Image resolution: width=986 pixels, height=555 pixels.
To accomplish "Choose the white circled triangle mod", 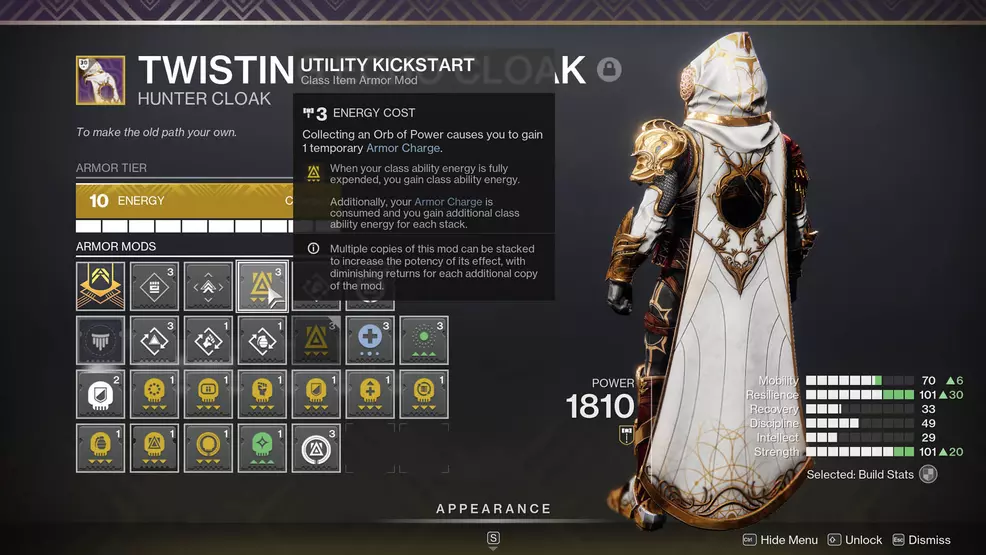I will (315, 447).
